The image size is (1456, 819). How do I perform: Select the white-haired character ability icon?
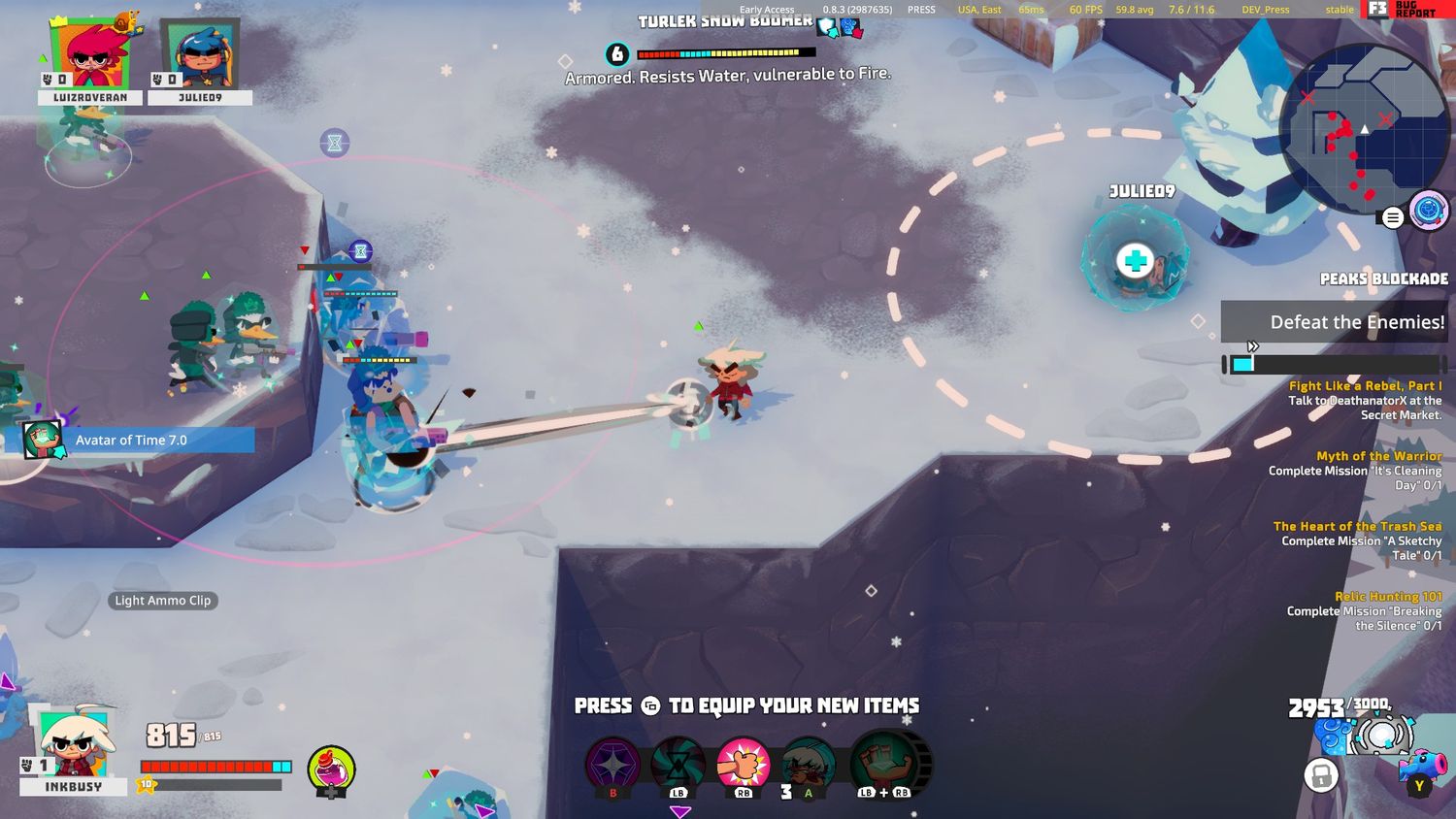(807, 766)
